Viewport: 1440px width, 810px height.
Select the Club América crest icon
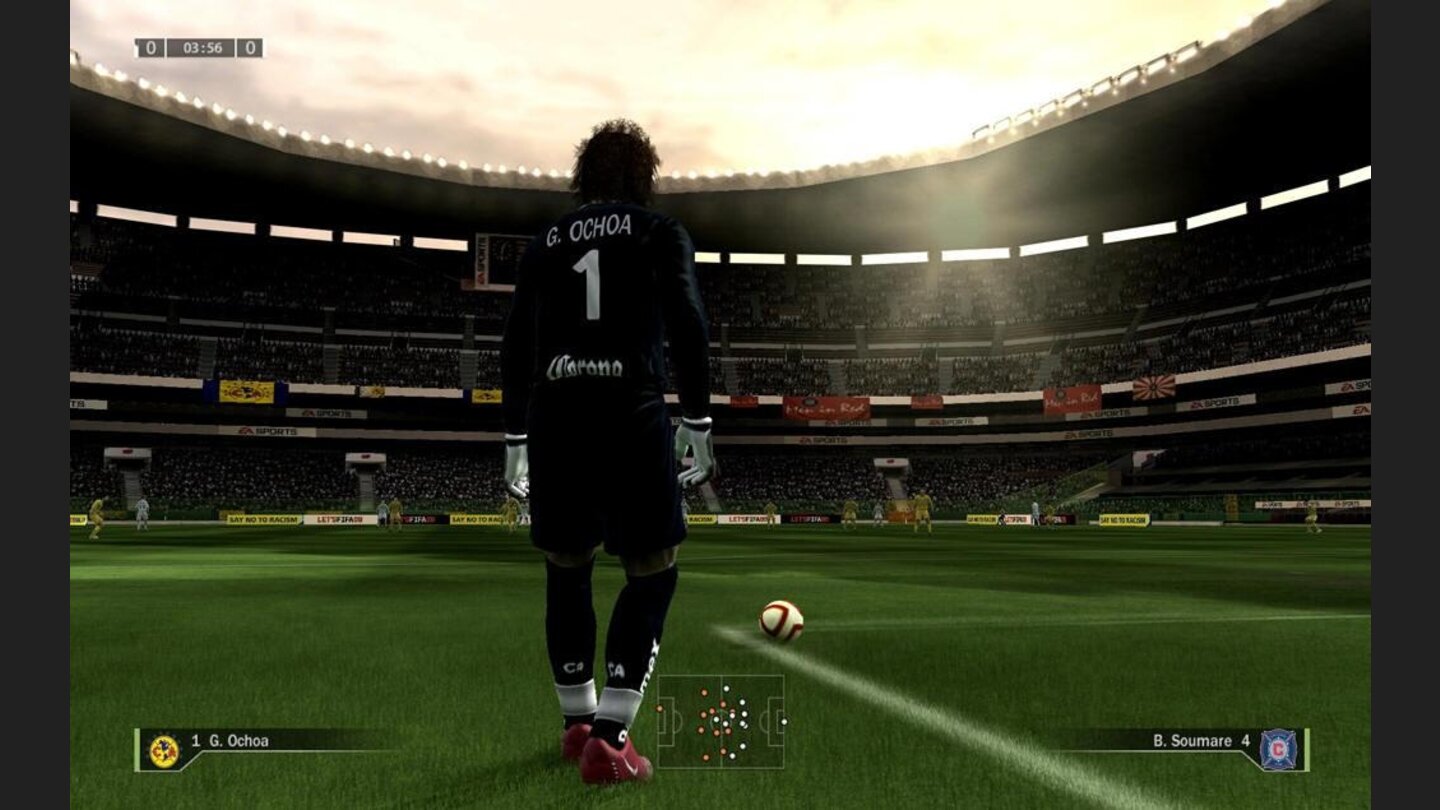coord(163,747)
